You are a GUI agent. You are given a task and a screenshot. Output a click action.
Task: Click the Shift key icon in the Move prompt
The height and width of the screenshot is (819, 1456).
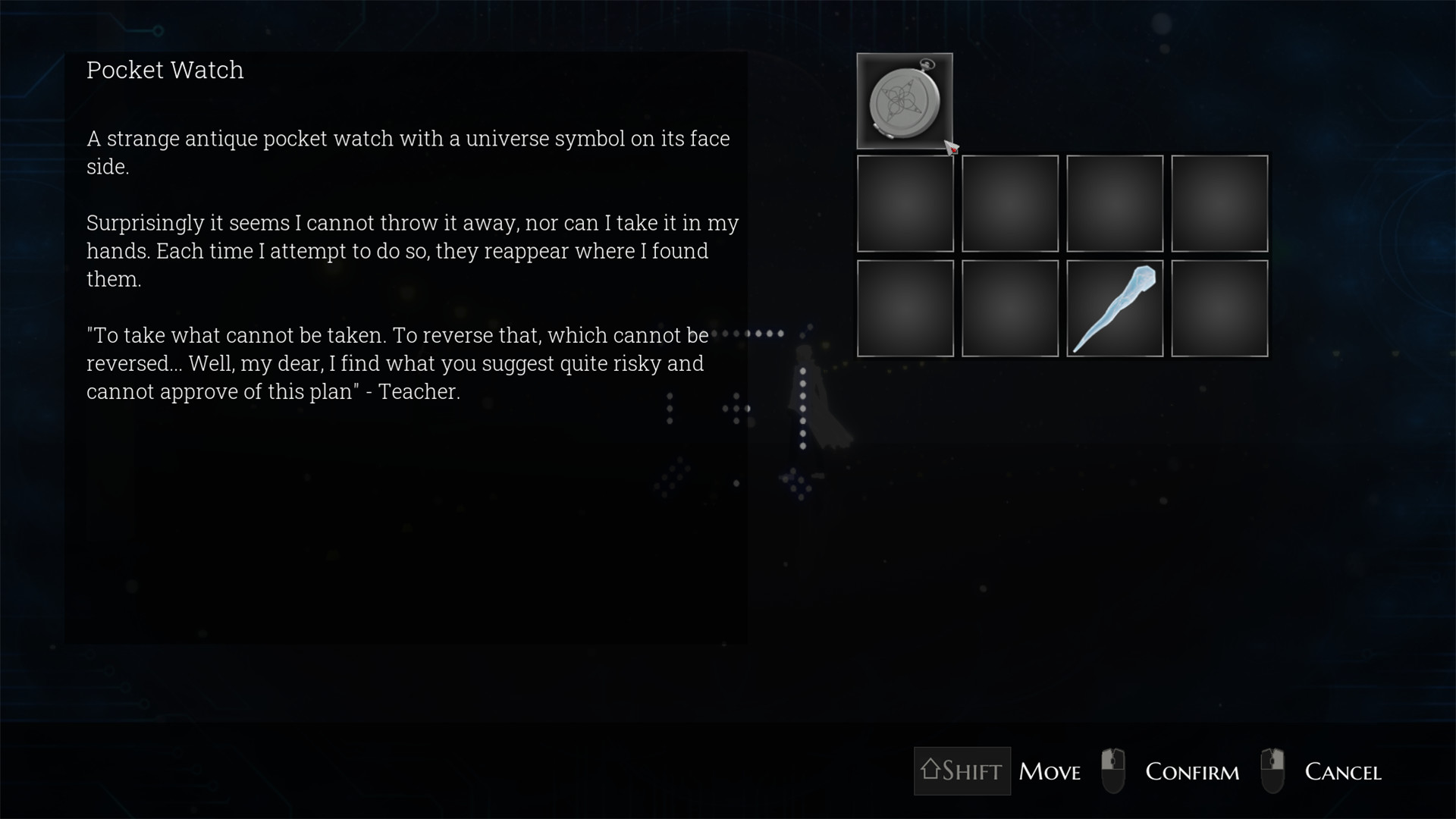(x=962, y=770)
